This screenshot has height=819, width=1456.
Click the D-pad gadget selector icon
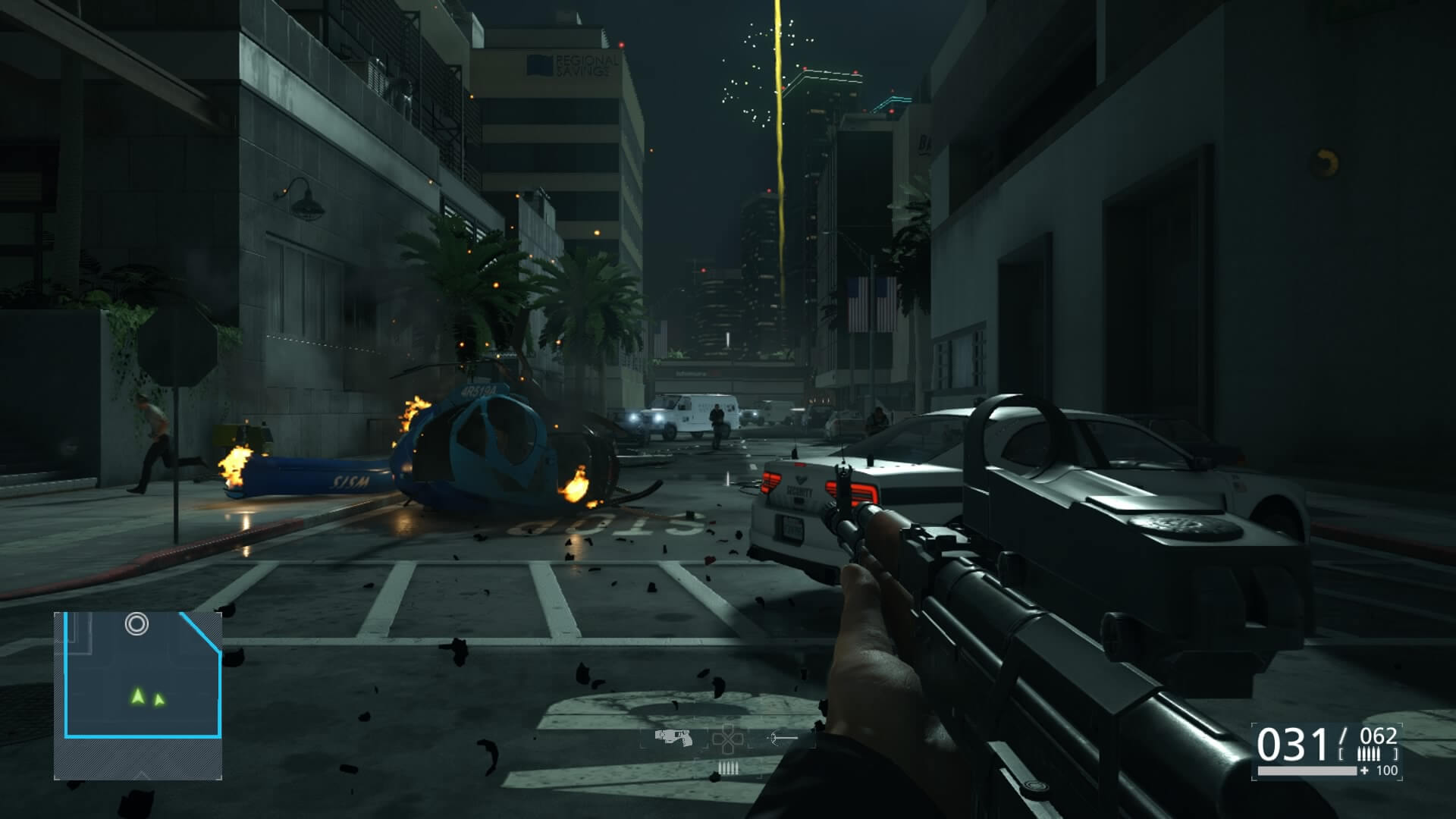pos(727,738)
